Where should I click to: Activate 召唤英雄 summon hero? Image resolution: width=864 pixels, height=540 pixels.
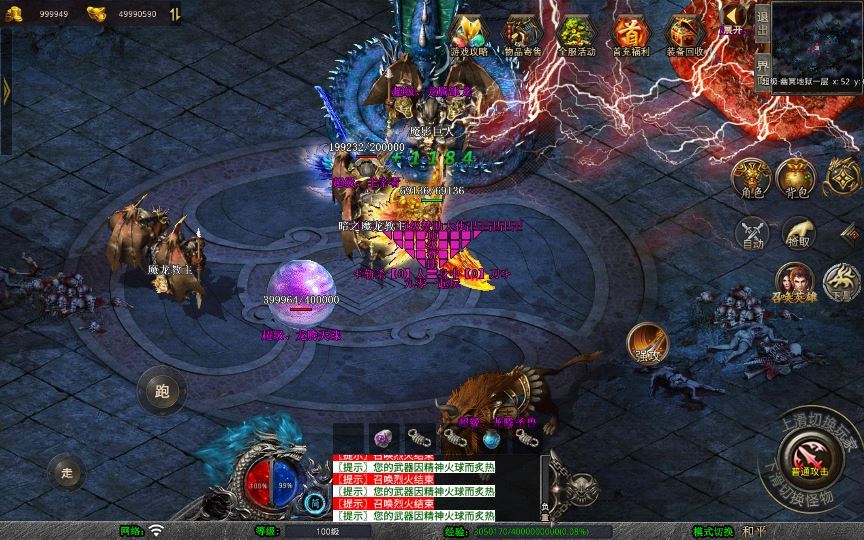tap(795, 281)
